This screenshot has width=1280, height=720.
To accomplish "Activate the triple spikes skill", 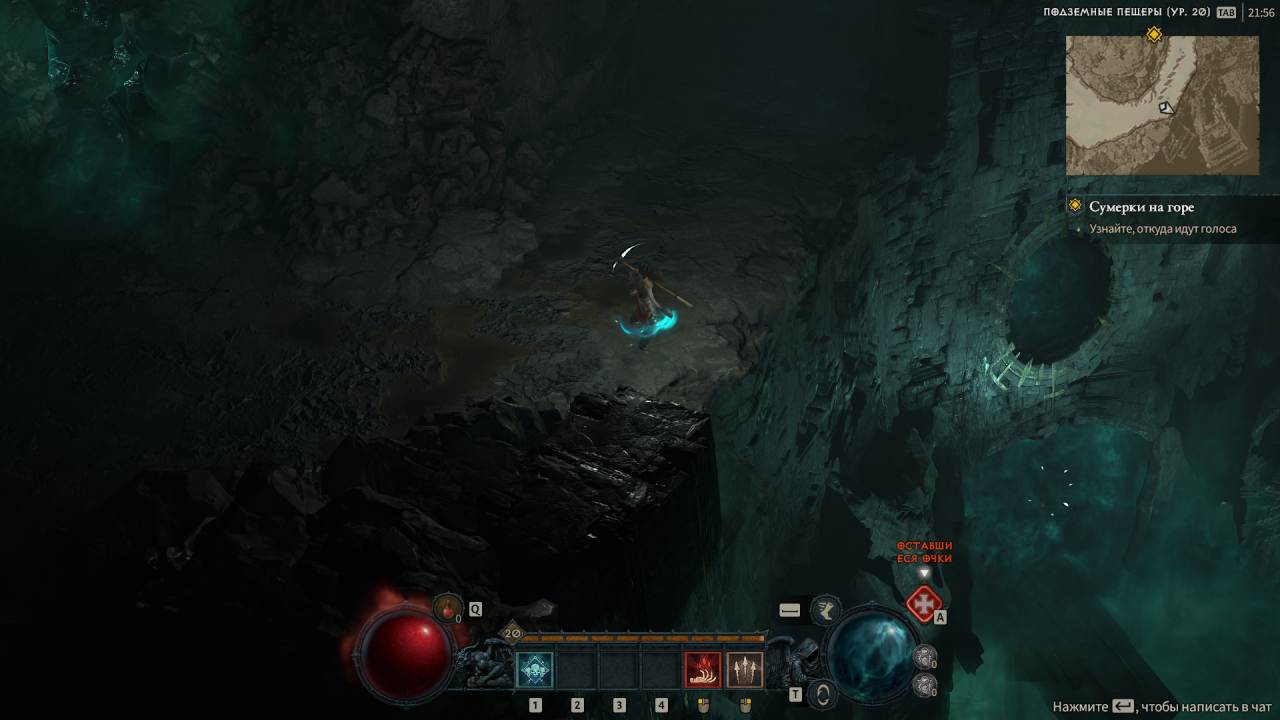I will pos(744,669).
